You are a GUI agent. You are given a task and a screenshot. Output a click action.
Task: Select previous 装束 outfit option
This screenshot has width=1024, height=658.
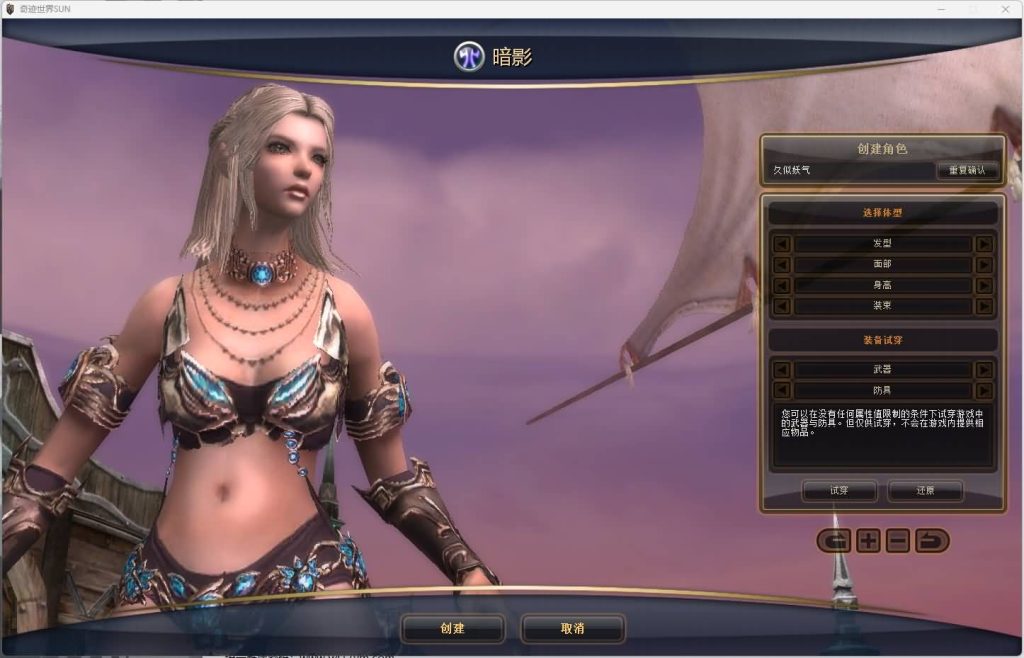tap(782, 306)
